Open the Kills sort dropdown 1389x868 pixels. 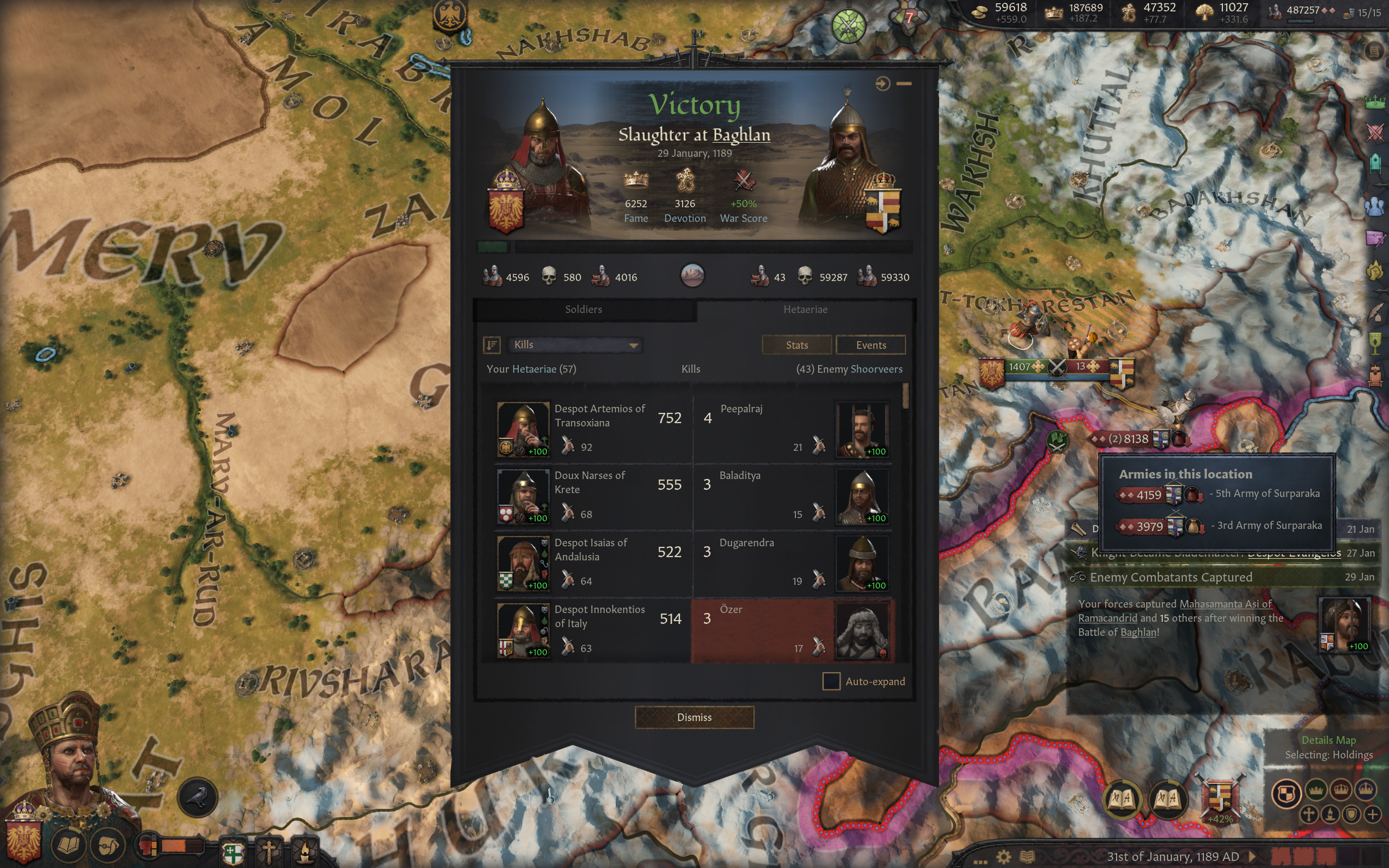coord(576,344)
